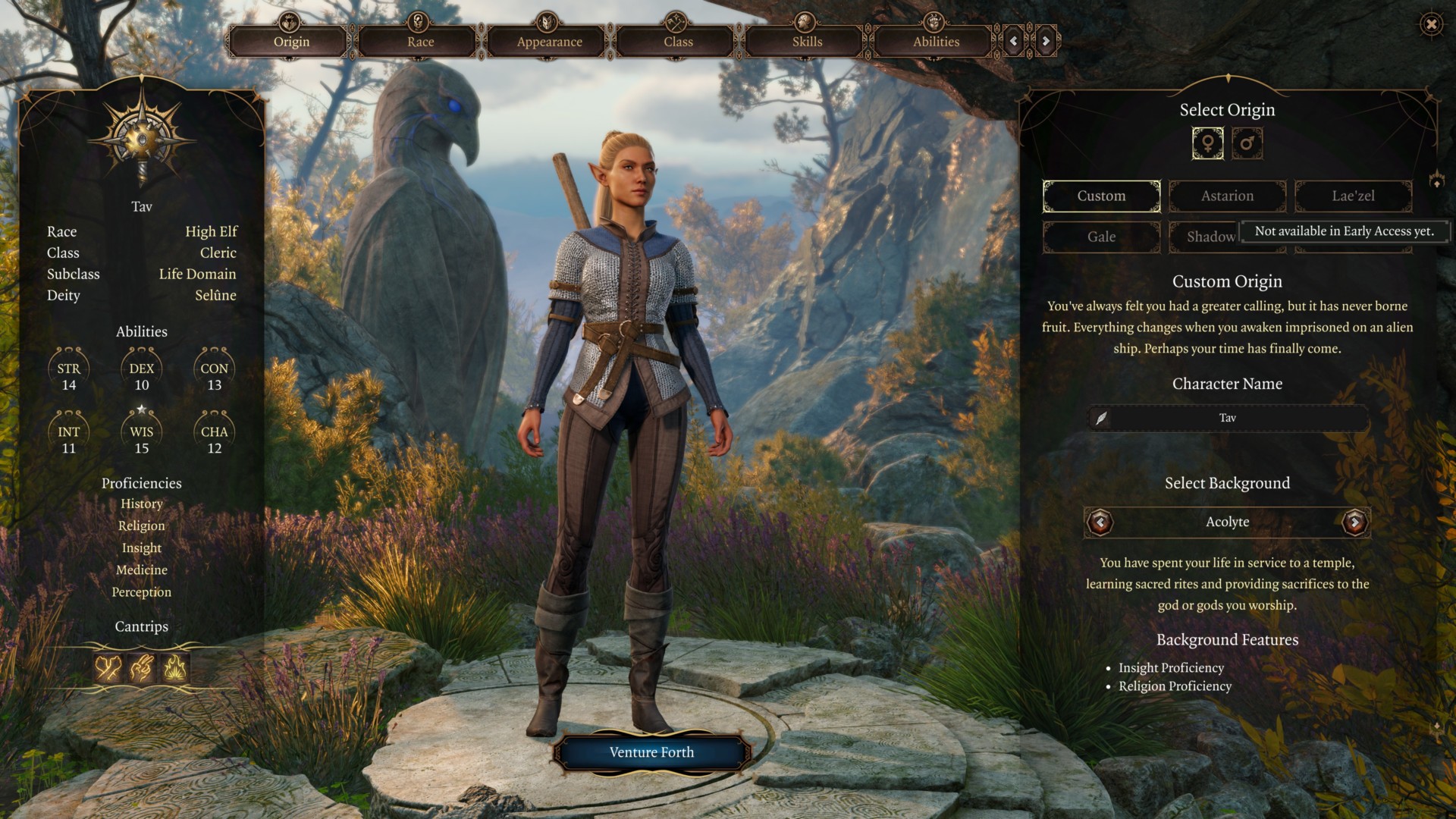Switch to the Origin tab
The image size is (1456, 819).
coord(291,42)
